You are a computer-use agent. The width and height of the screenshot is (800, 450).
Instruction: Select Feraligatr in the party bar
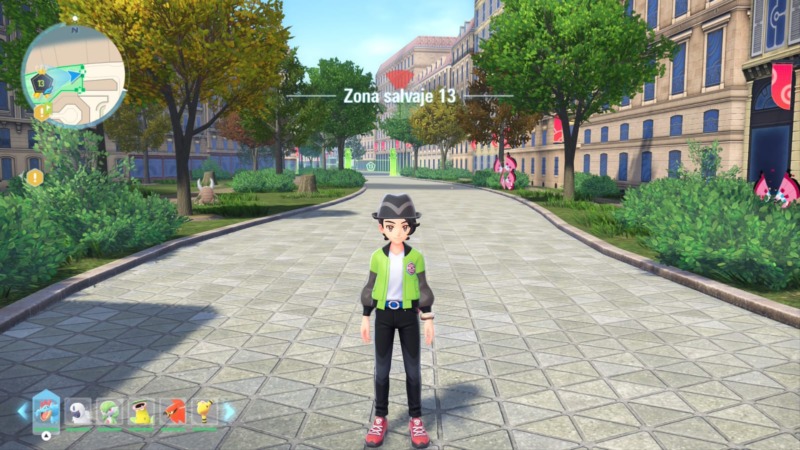tap(46, 410)
